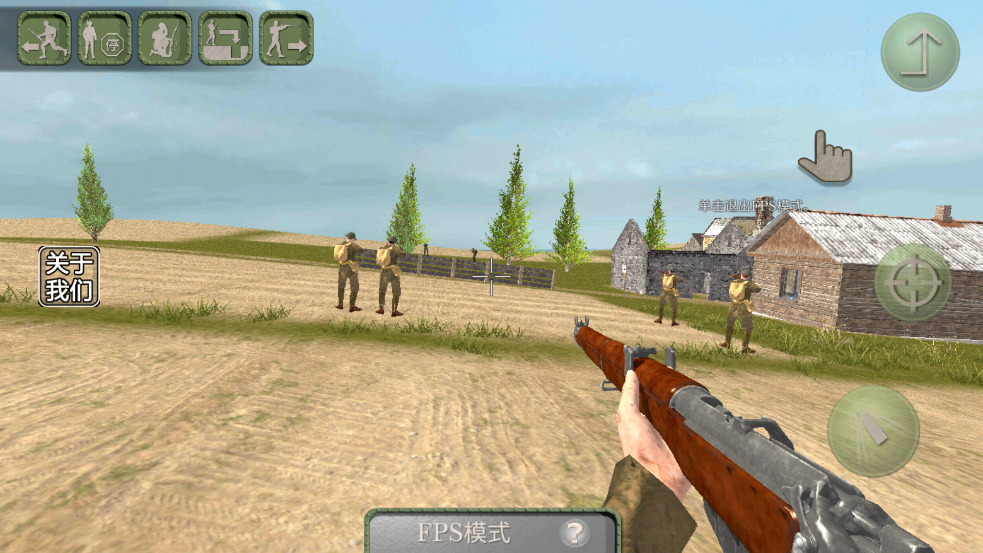Hit the round bullet fire button

coord(873,430)
